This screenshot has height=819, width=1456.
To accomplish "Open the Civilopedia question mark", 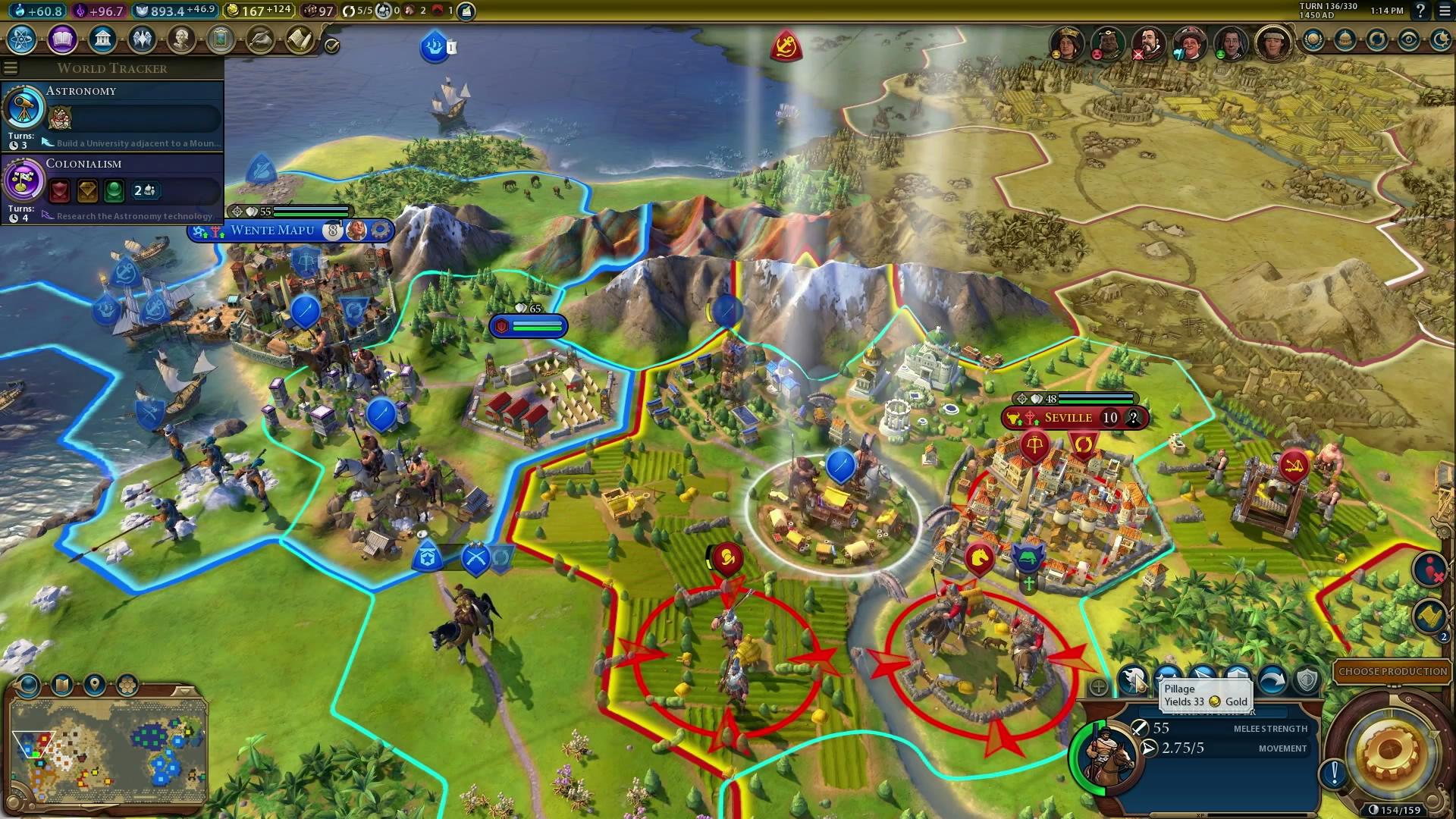I will pyautogui.click(x=1420, y=11).
